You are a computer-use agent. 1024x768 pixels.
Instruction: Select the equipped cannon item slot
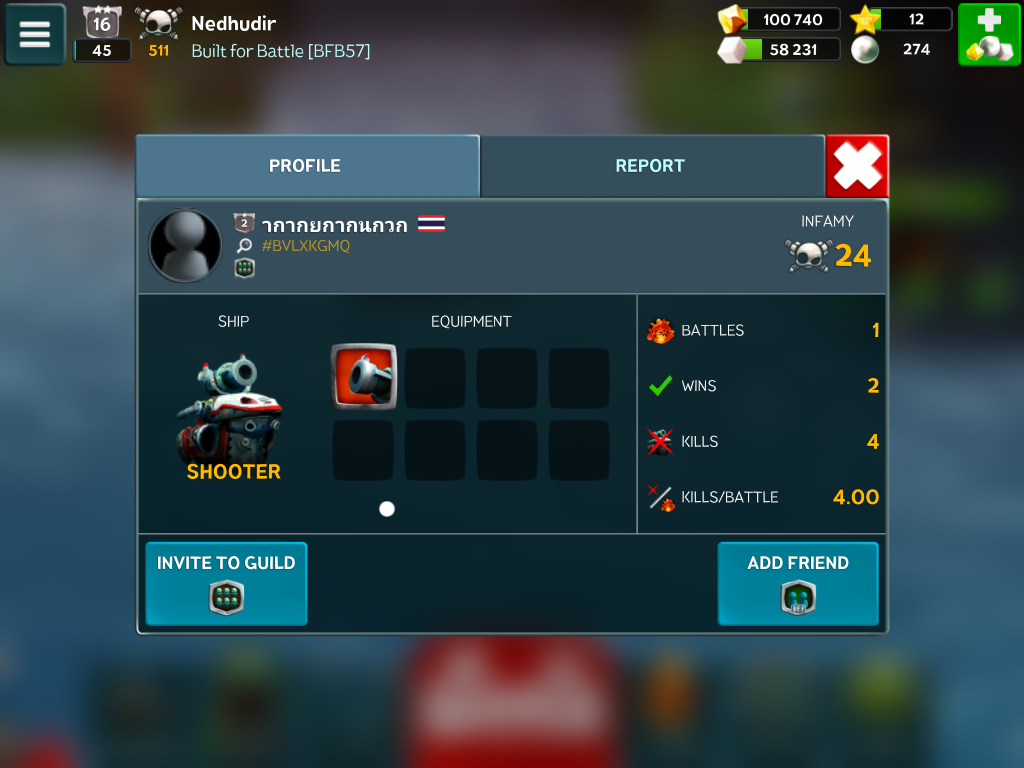point(364,378)
